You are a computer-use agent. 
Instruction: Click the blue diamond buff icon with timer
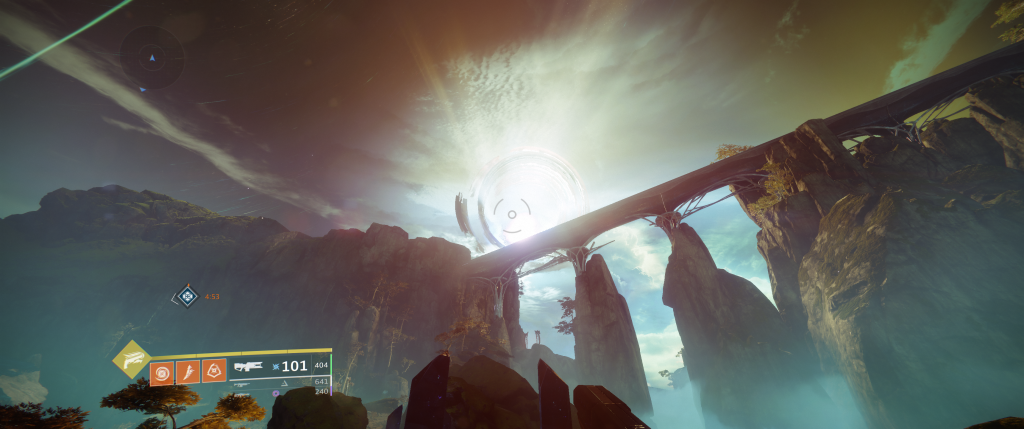[186, 296]
